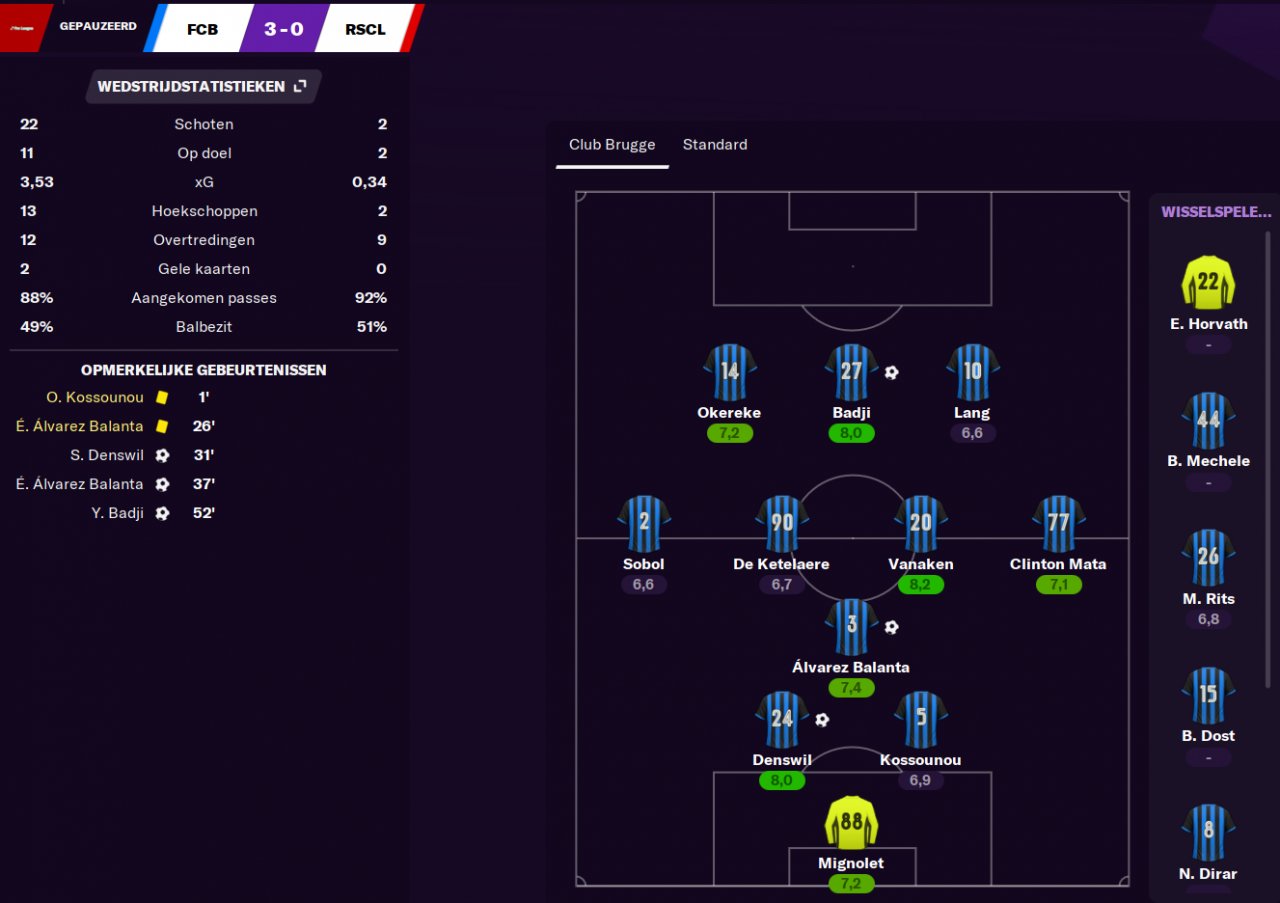Pick substitute M. Rits
1280x903 pixels.
(x=1208, y=558)
